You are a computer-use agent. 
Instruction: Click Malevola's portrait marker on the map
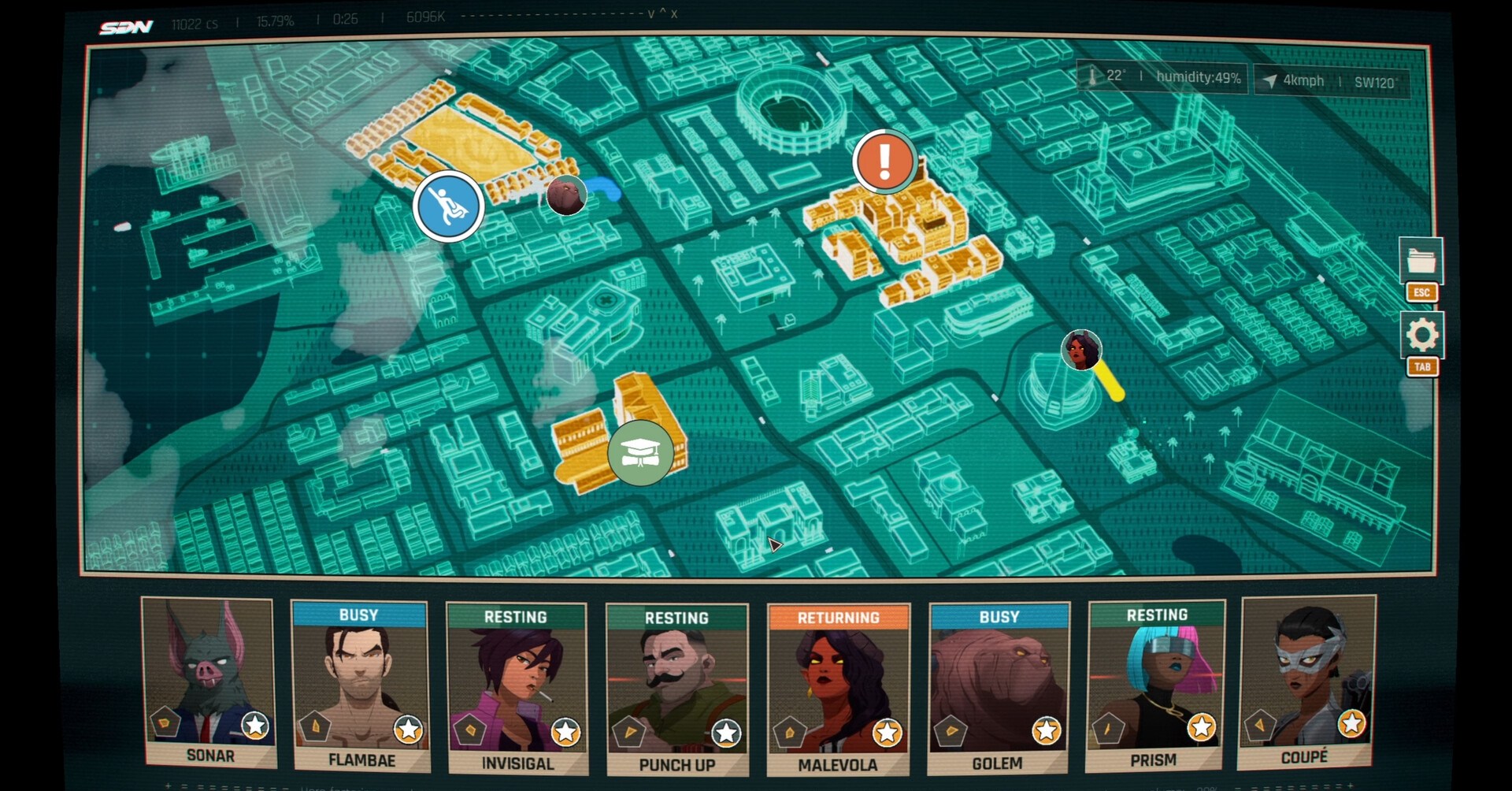tap(1081, 350)
